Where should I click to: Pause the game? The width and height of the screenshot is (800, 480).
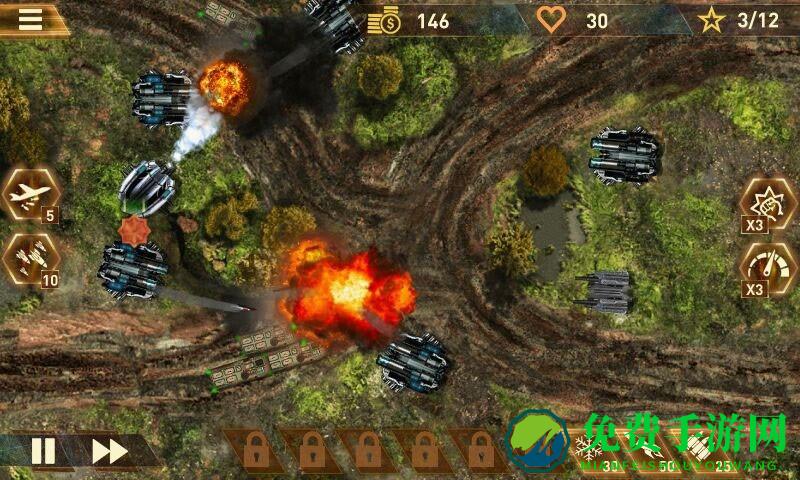tap(43, 451)
